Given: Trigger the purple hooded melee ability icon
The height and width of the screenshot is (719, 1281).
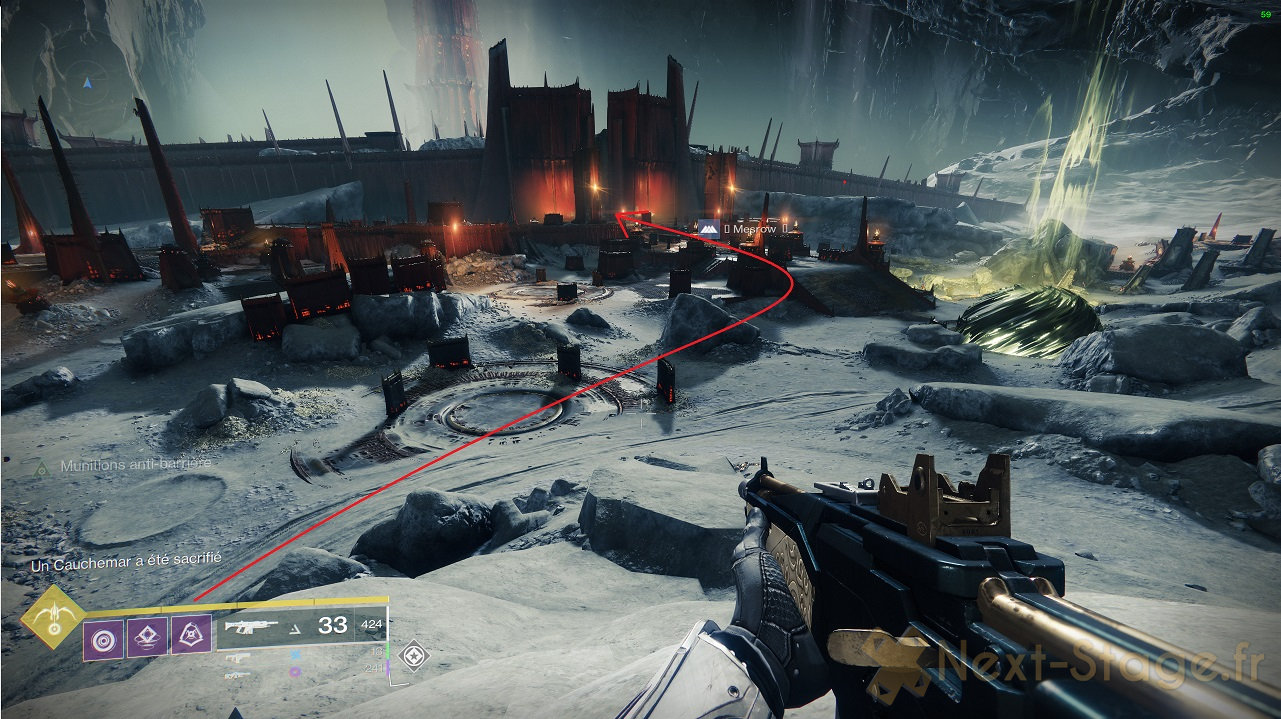Looking at the screenshot, I should point(191,635).
